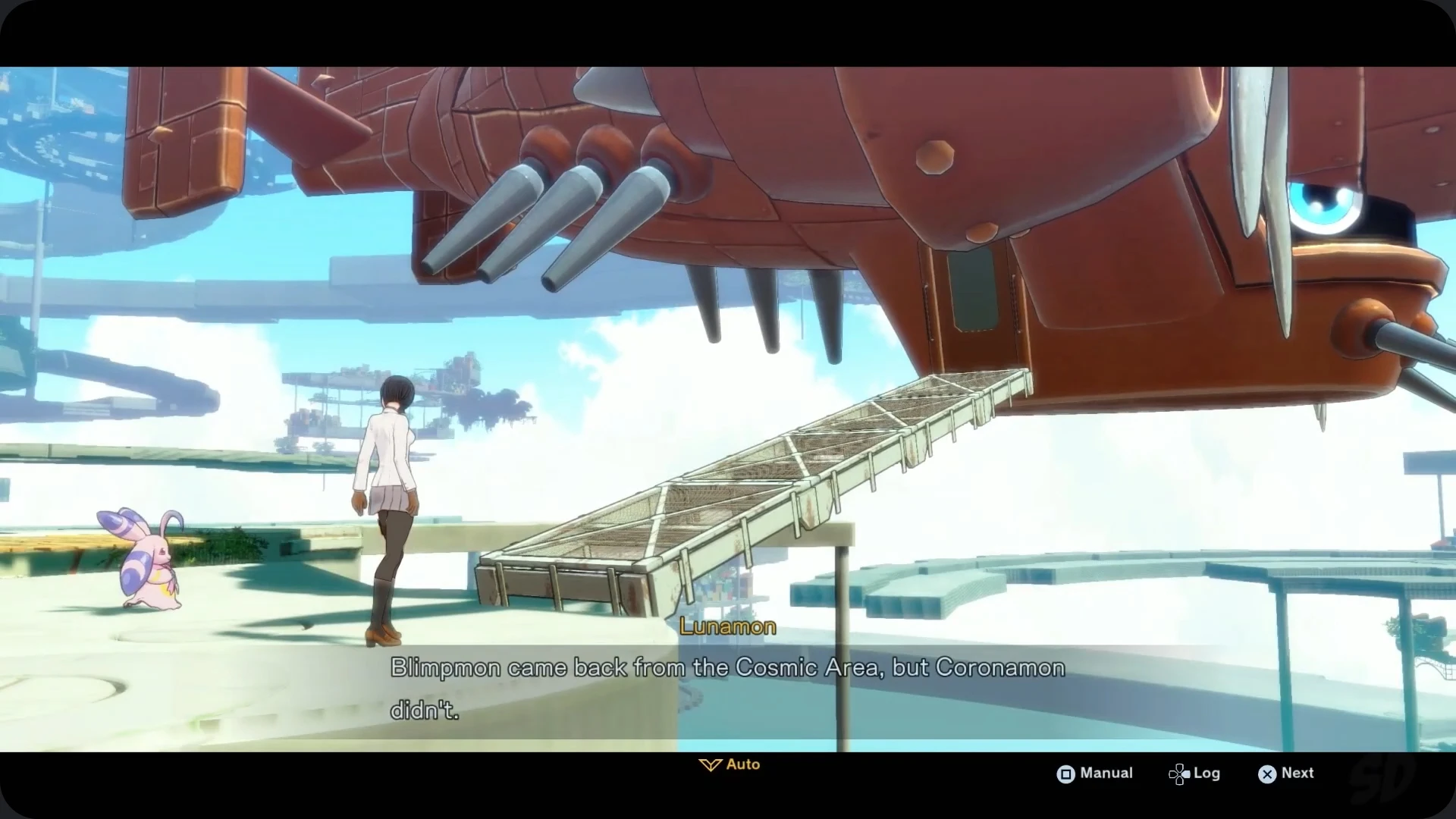Open the dialogue backlog with Log
The height and width of the screenshot is (819, 1456).
point(1207,773)
